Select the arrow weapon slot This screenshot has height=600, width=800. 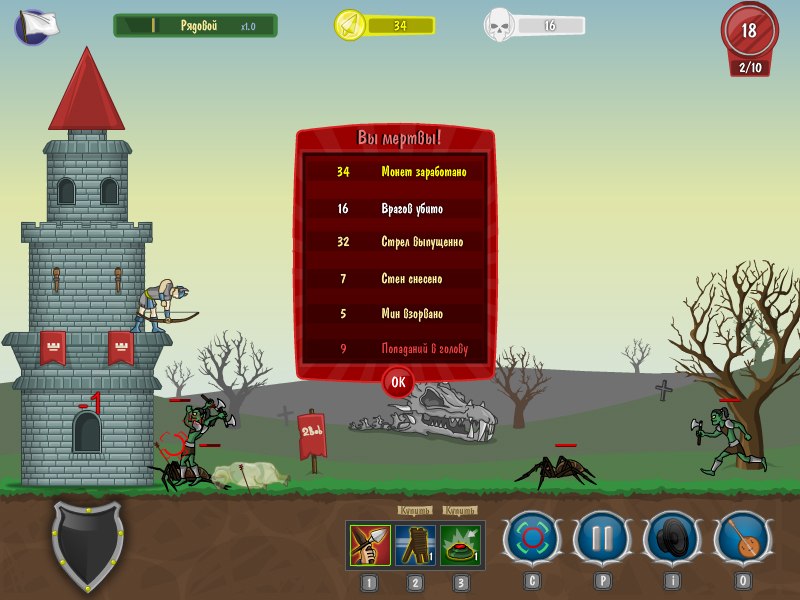click(370, 545)
